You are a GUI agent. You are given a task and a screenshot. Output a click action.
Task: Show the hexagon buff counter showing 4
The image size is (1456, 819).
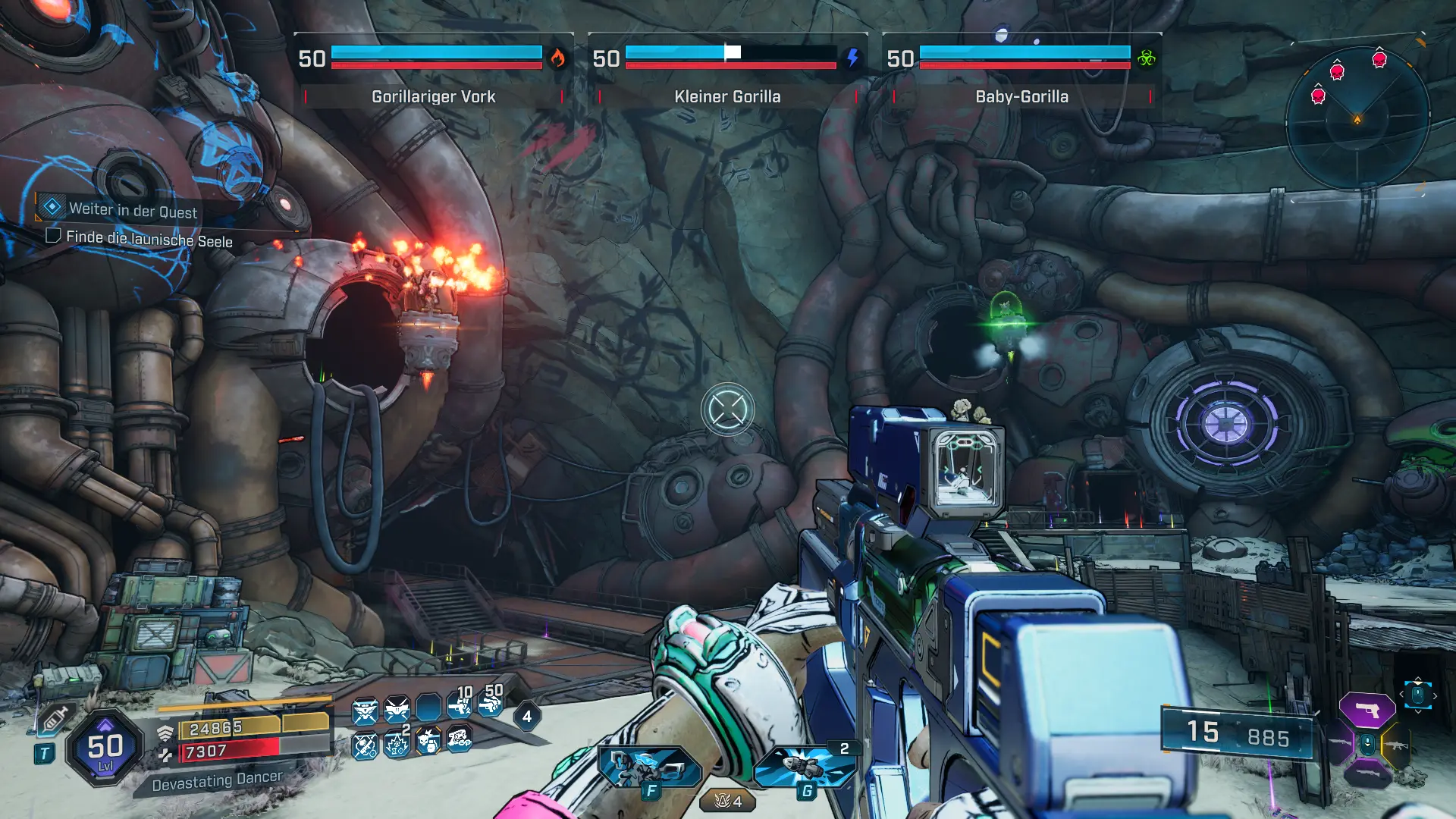click(527, 716)
